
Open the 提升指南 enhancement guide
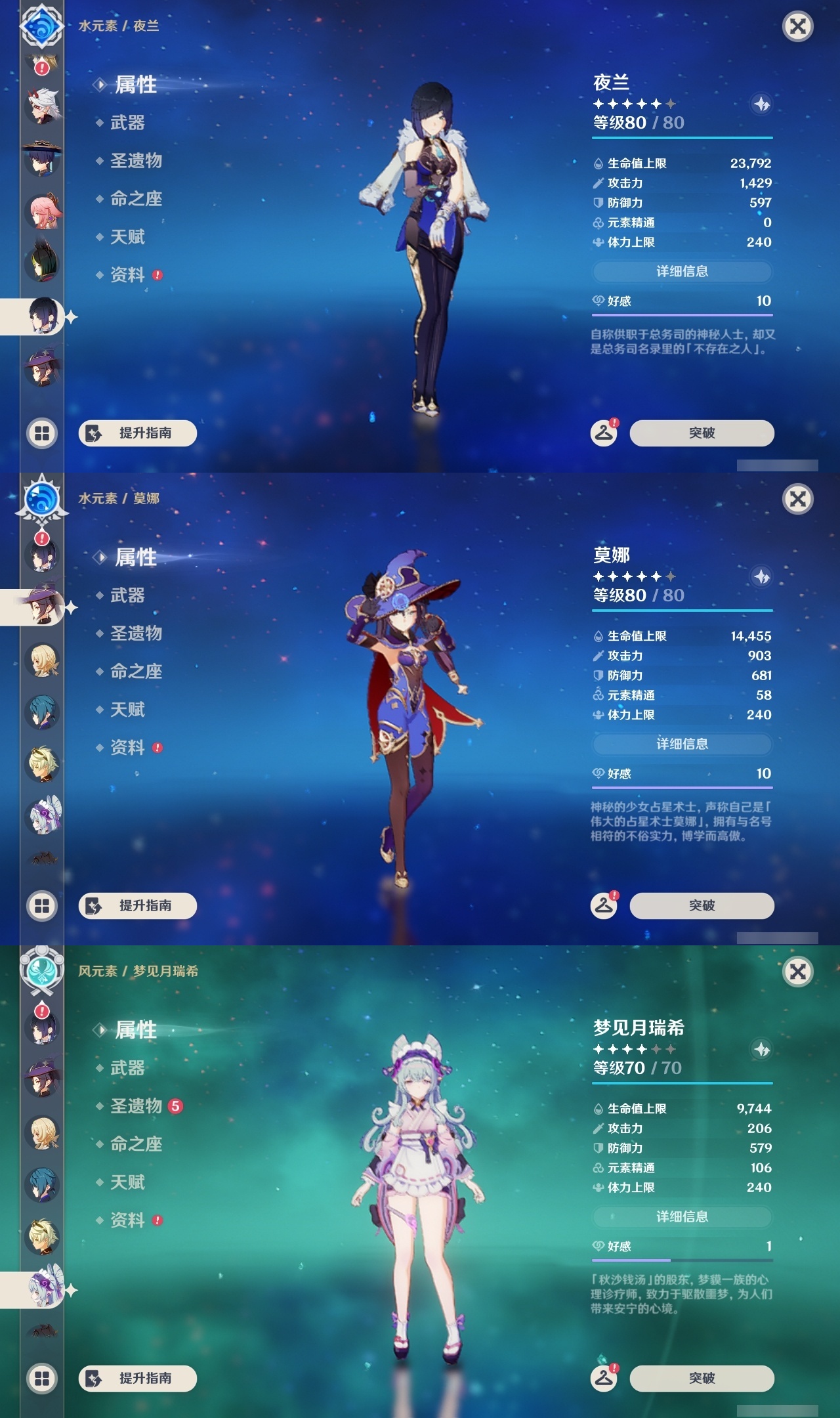click(136, 433)
